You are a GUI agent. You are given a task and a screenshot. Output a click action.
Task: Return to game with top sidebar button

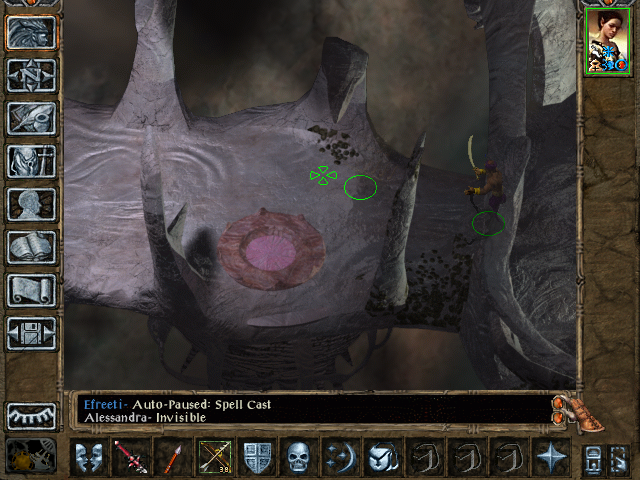[31, 32]
